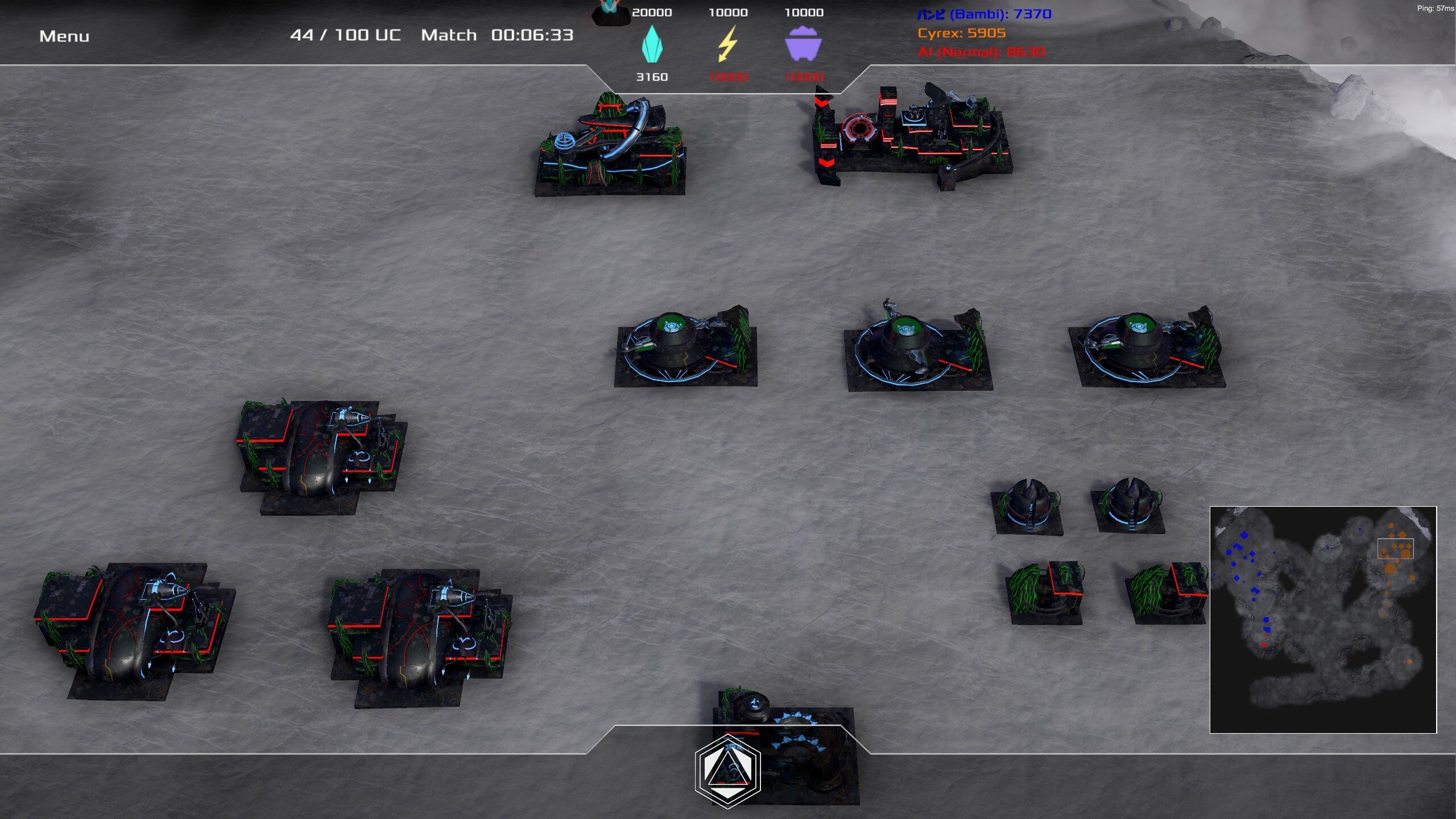Select the crystal node at top of screen

609,11
